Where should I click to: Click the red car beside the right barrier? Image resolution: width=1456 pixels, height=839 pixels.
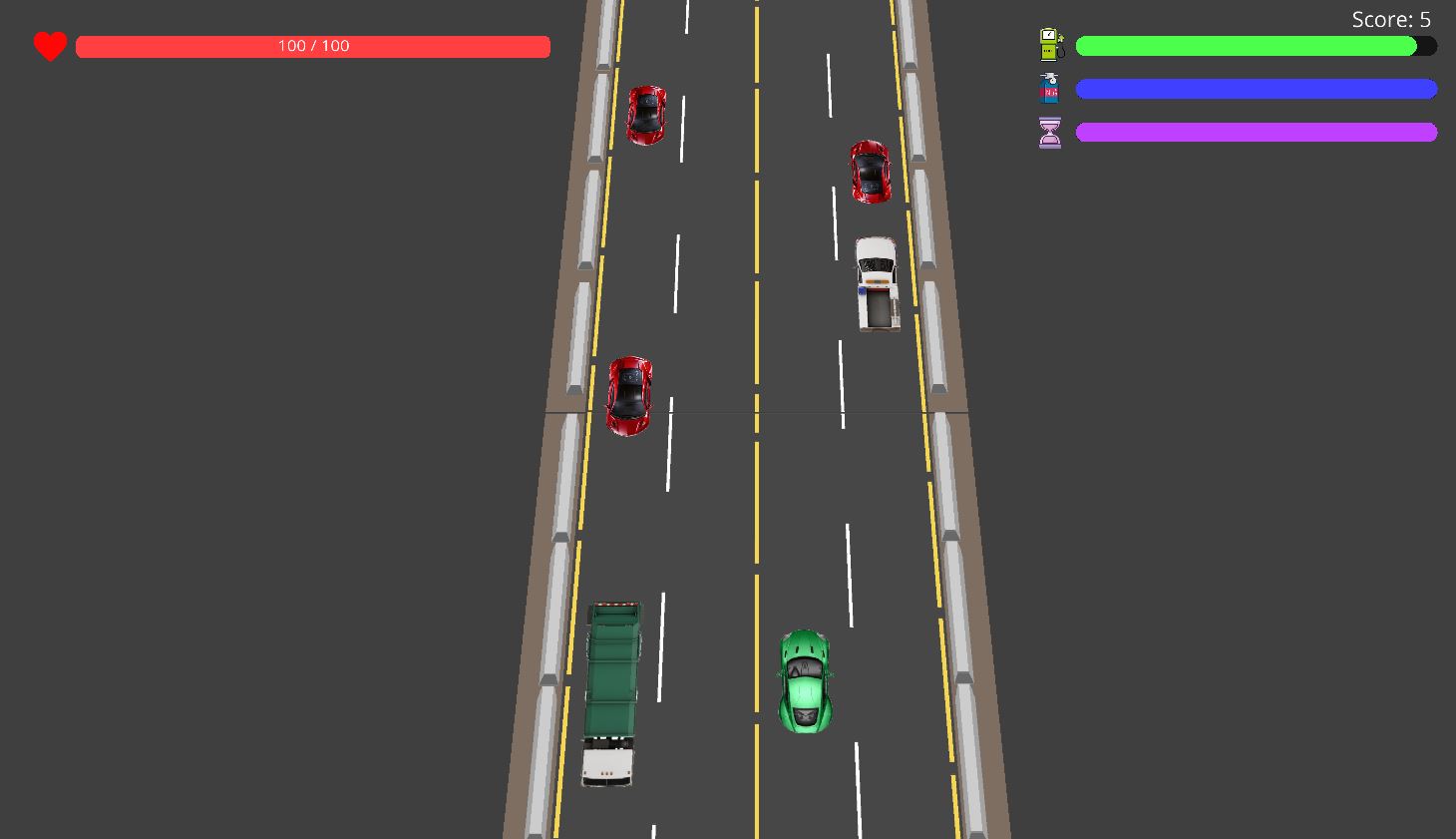[871, 174]
